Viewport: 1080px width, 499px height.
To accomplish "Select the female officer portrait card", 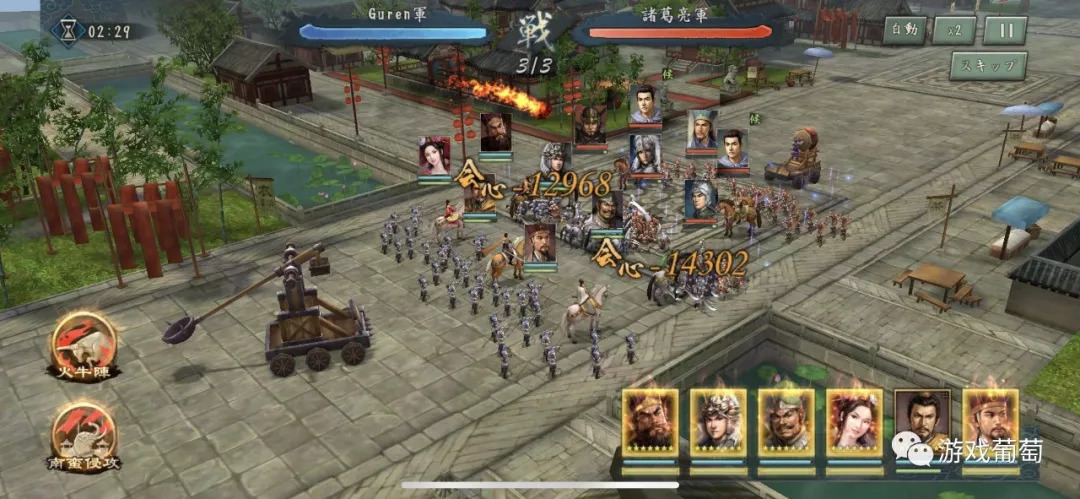I will point(854,423).
